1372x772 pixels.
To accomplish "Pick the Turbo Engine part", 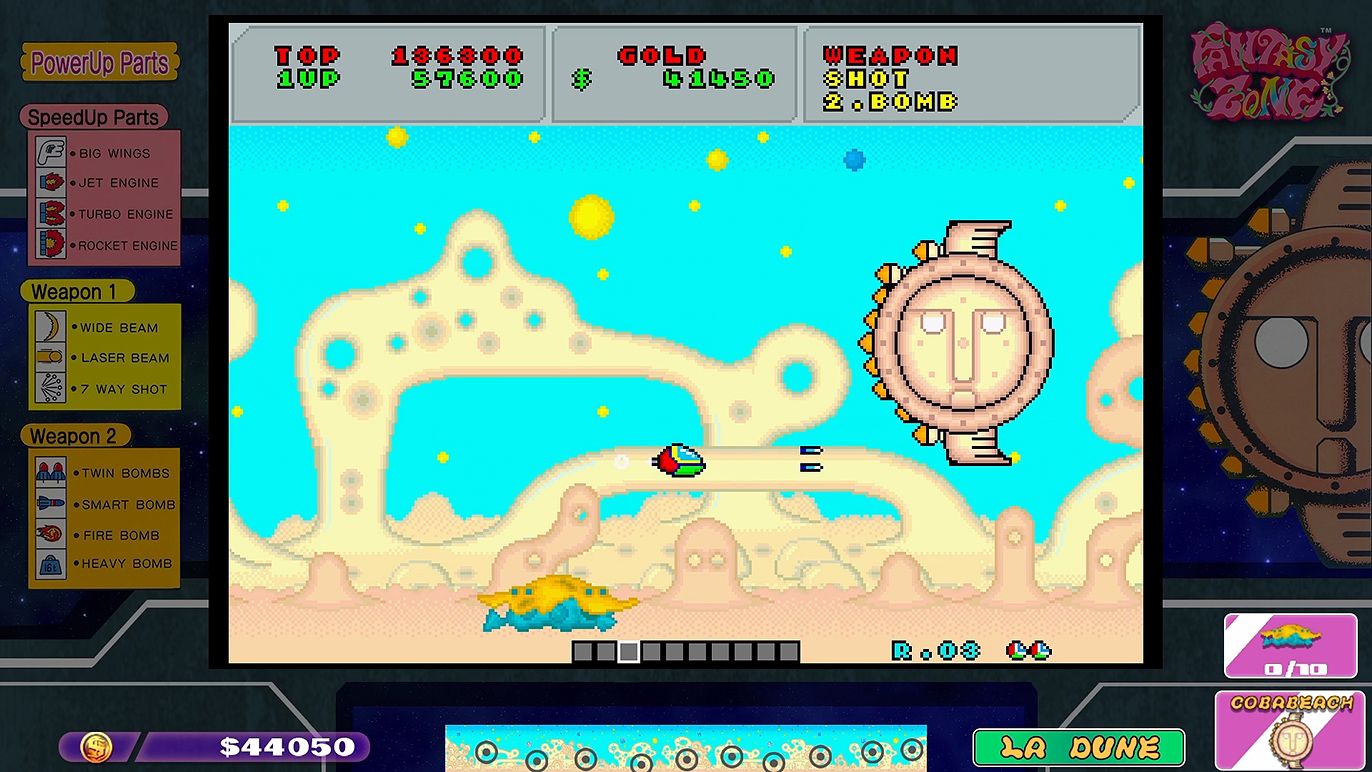I will 104,214.
